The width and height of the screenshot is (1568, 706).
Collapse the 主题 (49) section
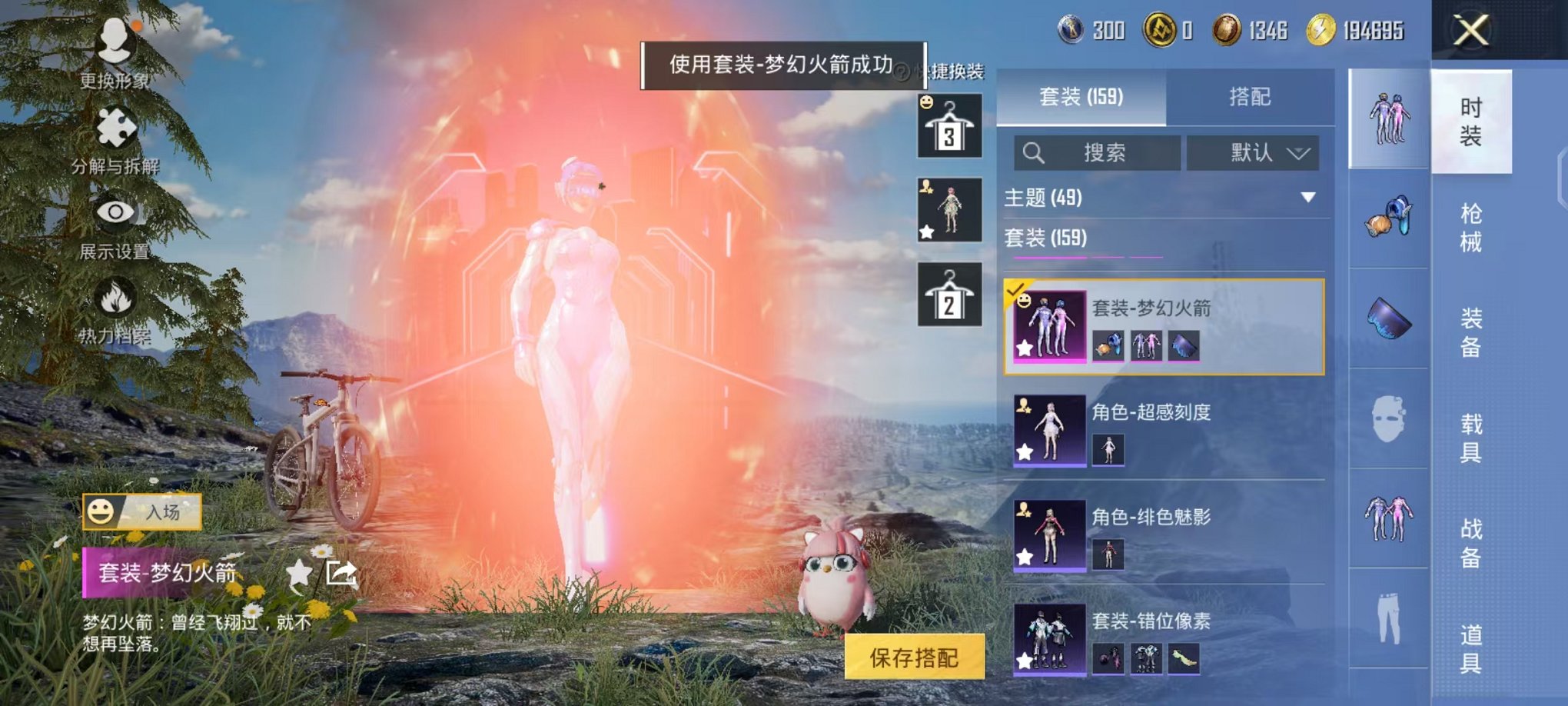pos(1307,197)
